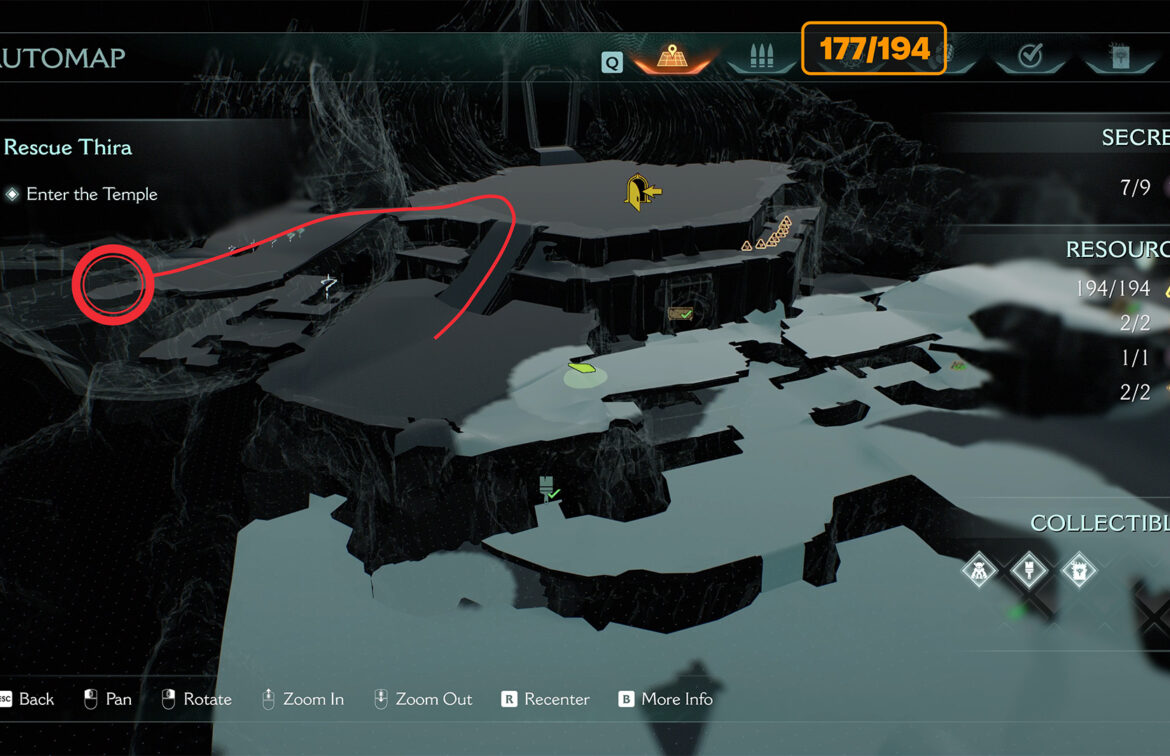Select the codex page collectible icon

1079,571
